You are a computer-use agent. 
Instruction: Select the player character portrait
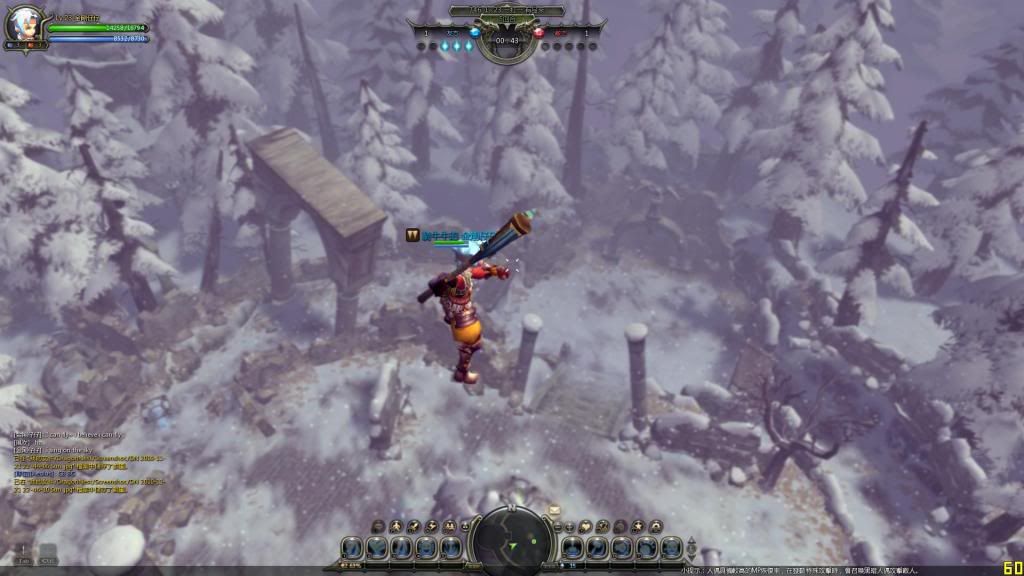[22, 26]
